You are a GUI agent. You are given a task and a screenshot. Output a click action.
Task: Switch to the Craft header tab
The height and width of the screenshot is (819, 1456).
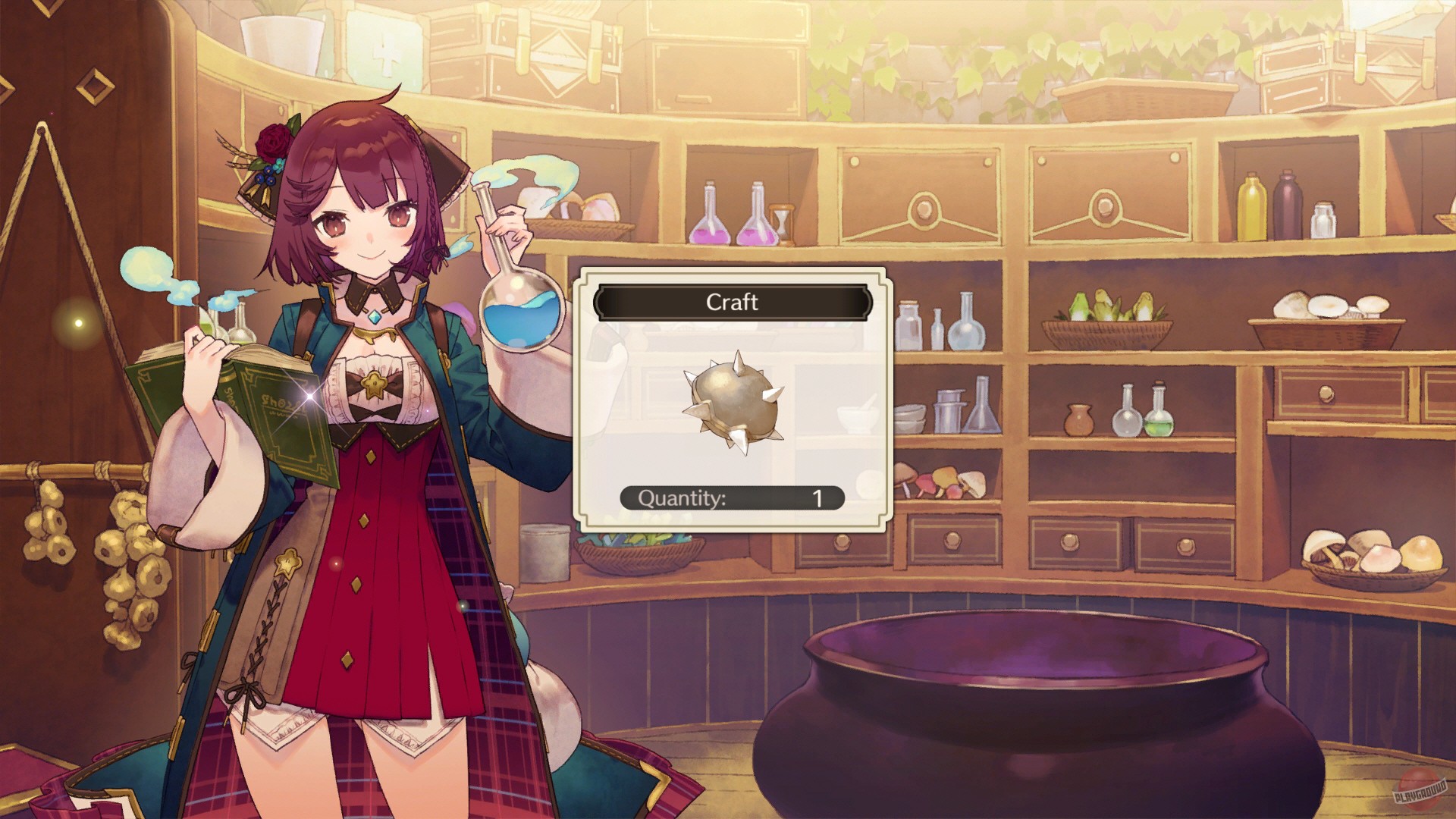pos(733,303)
